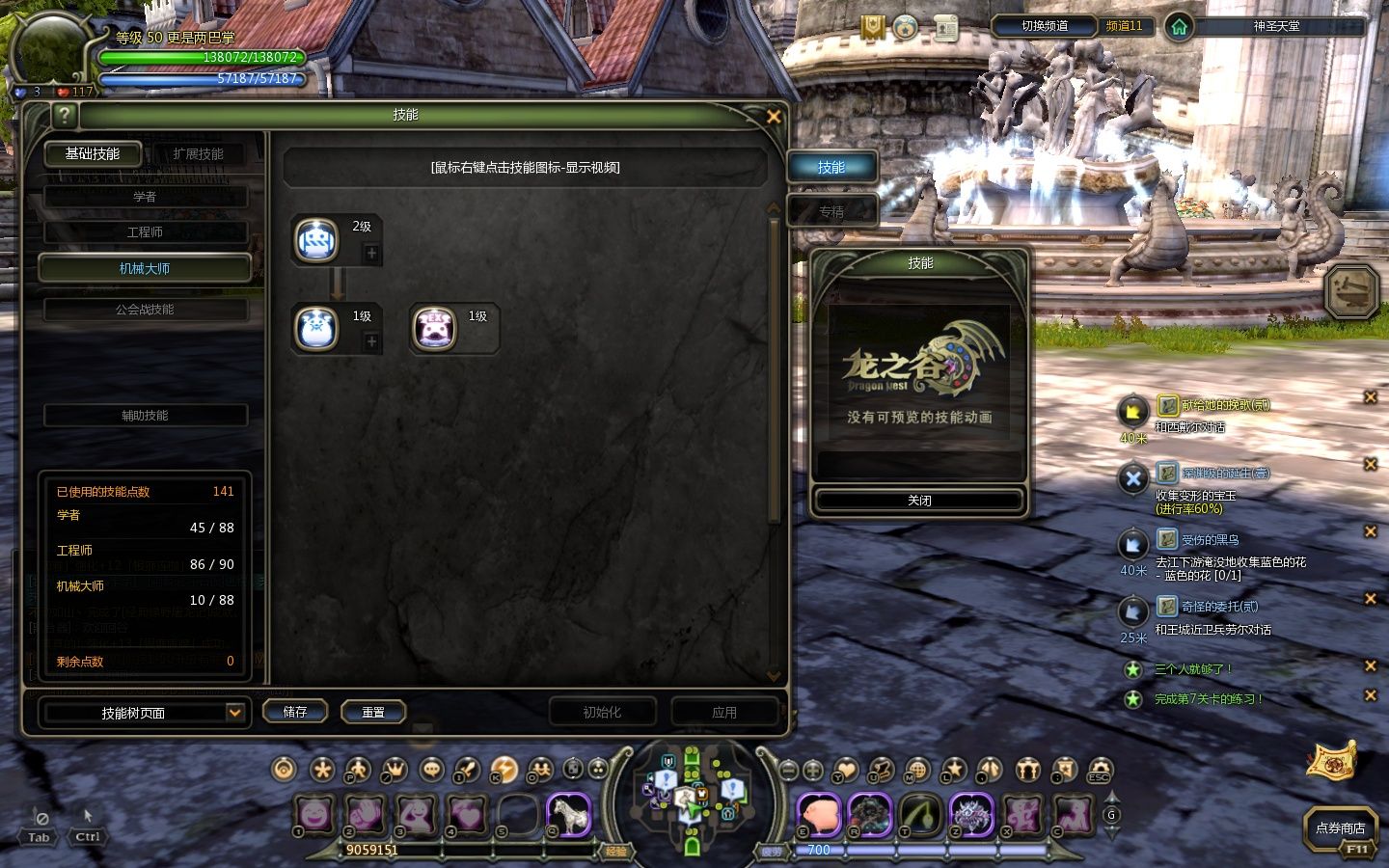This screenshot has width=1389, height=868.
Task: Open the 点券商店 cash shop
Action: point(1340,828)
